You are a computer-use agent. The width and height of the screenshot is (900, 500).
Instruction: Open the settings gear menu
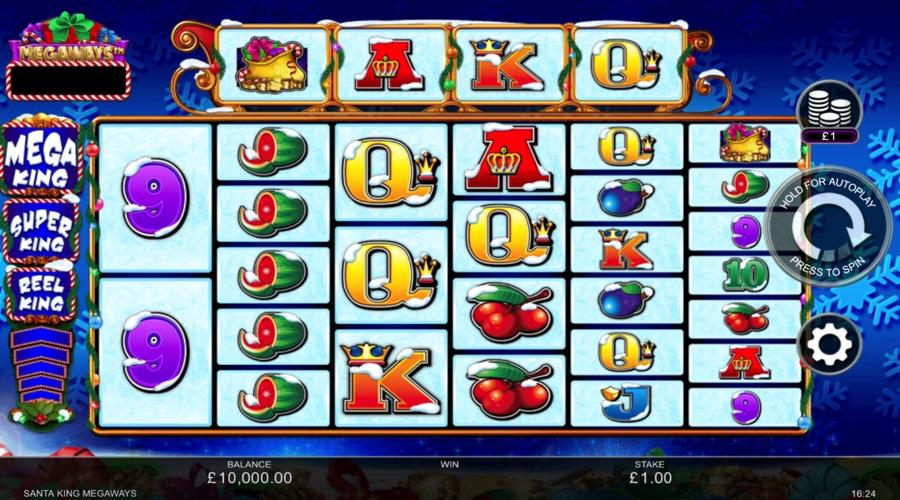click(830, 345)
